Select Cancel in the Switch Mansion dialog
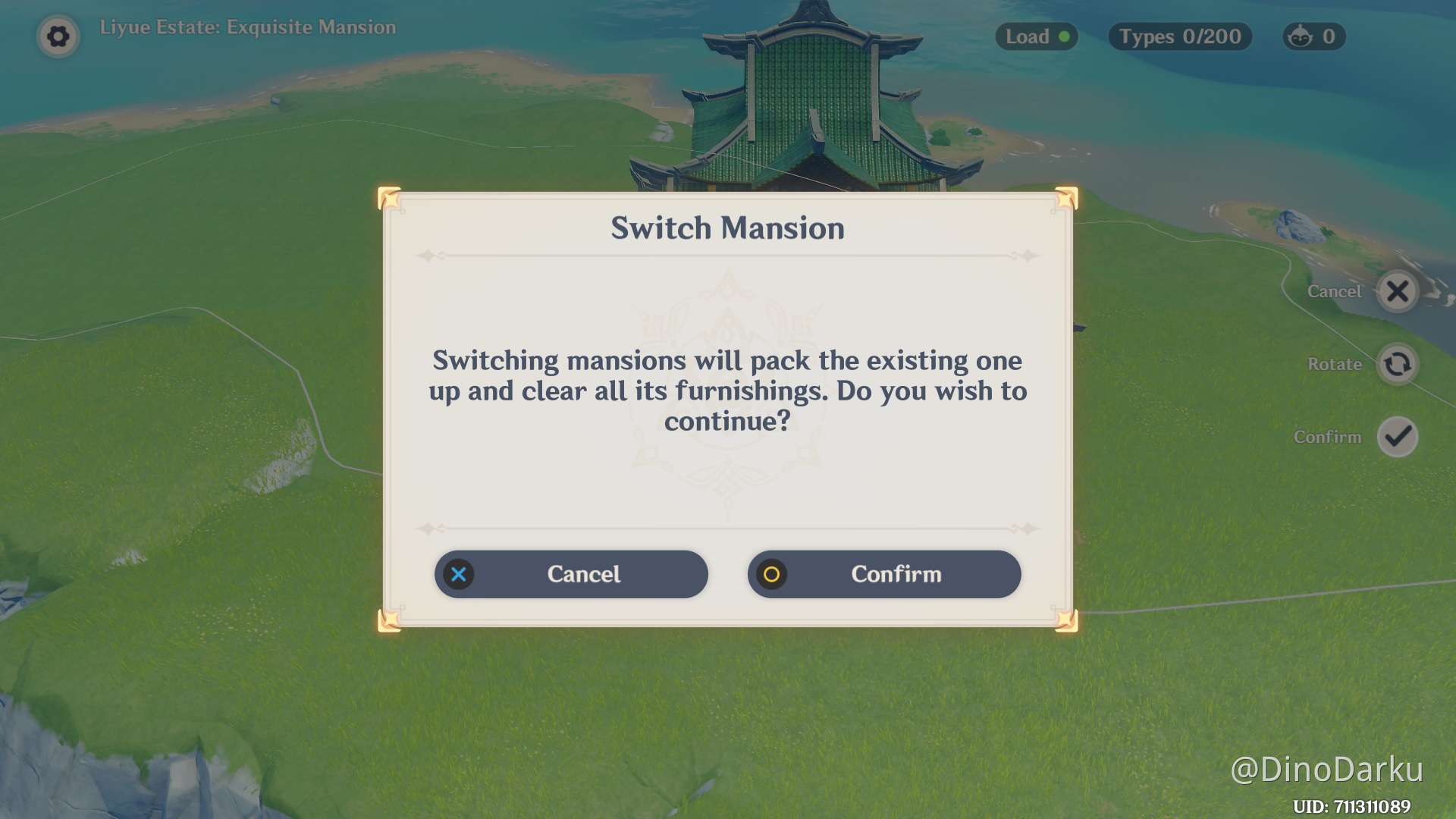The image size is (1456, 819). (571, 575)
